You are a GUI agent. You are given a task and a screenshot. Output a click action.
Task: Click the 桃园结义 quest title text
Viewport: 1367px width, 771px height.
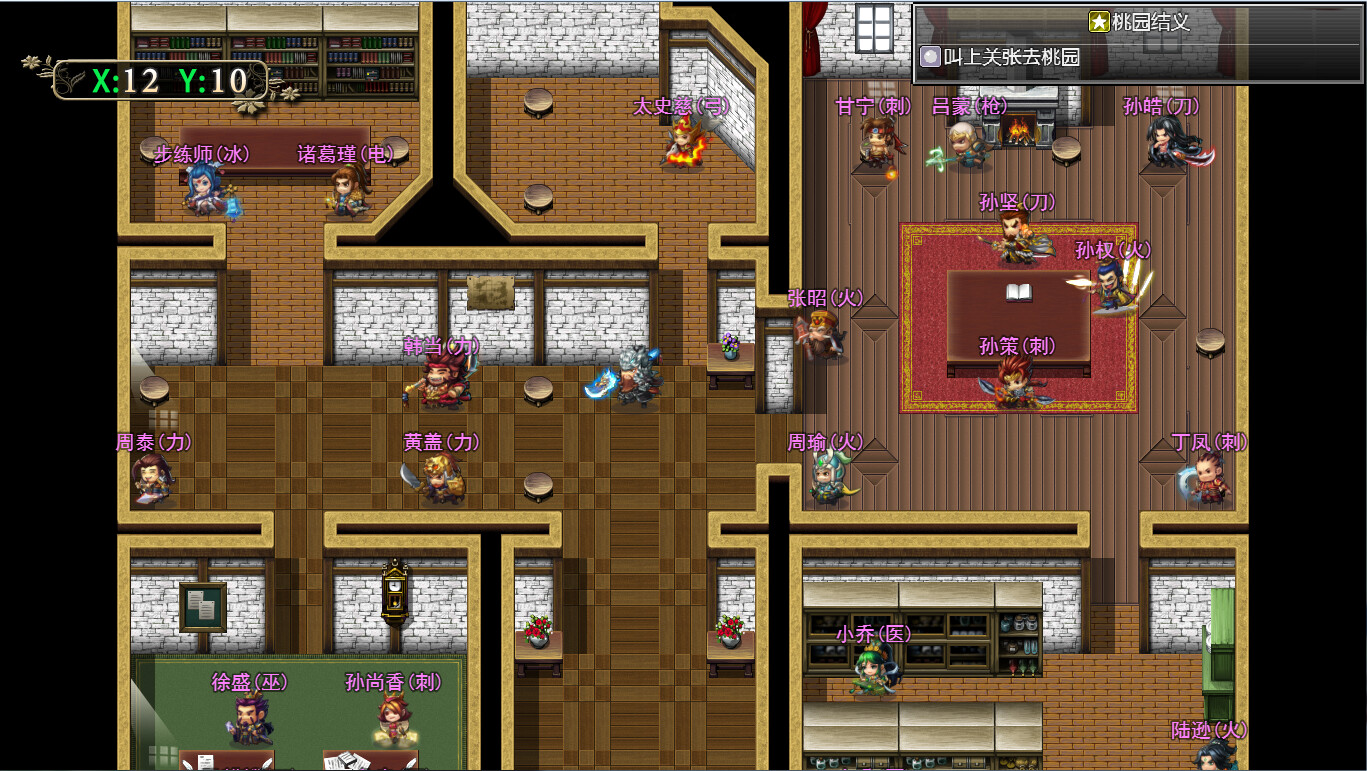point(1148,22)
